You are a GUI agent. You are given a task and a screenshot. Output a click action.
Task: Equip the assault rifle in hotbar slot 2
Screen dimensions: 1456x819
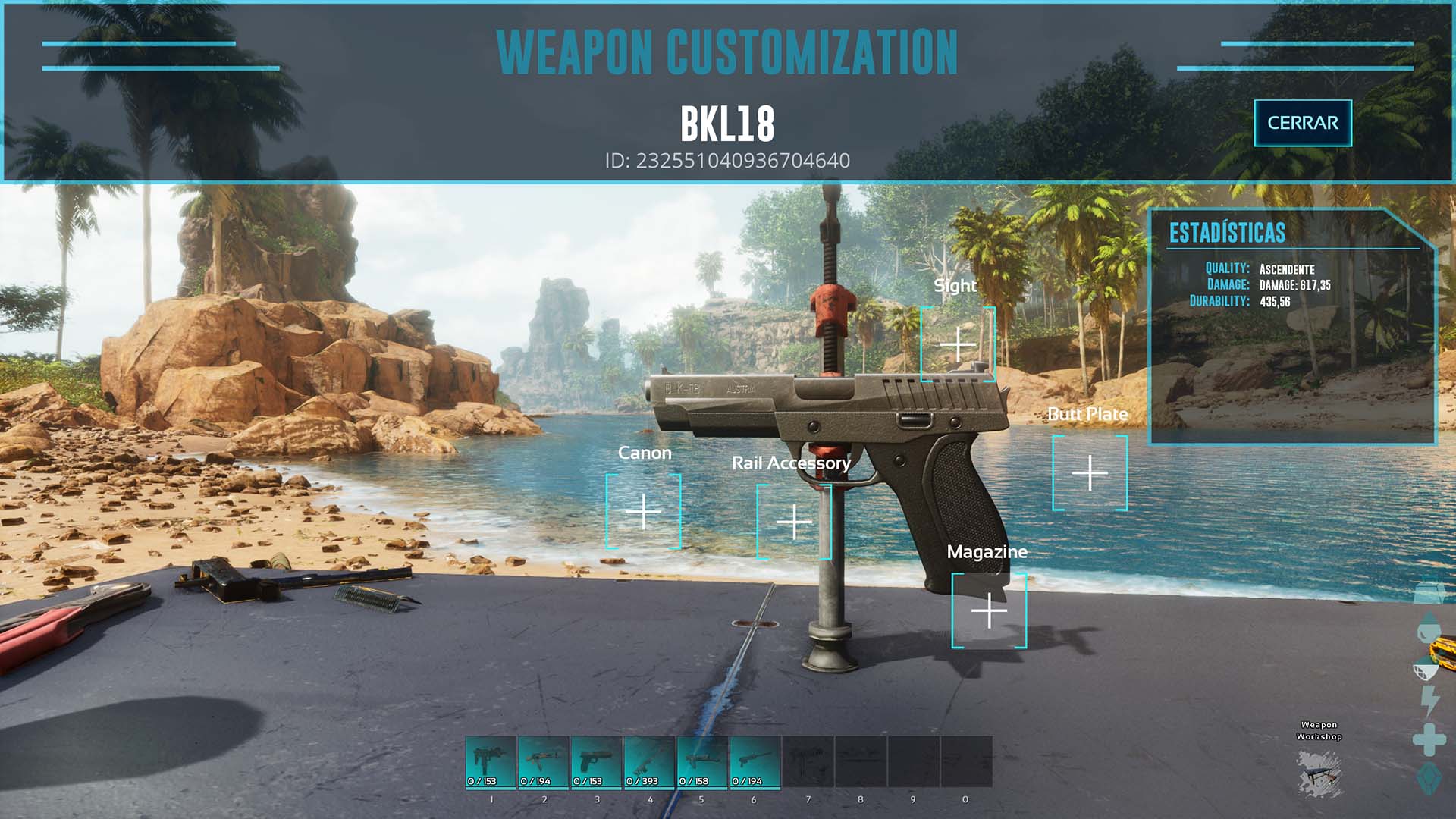(x=543, y=762)
